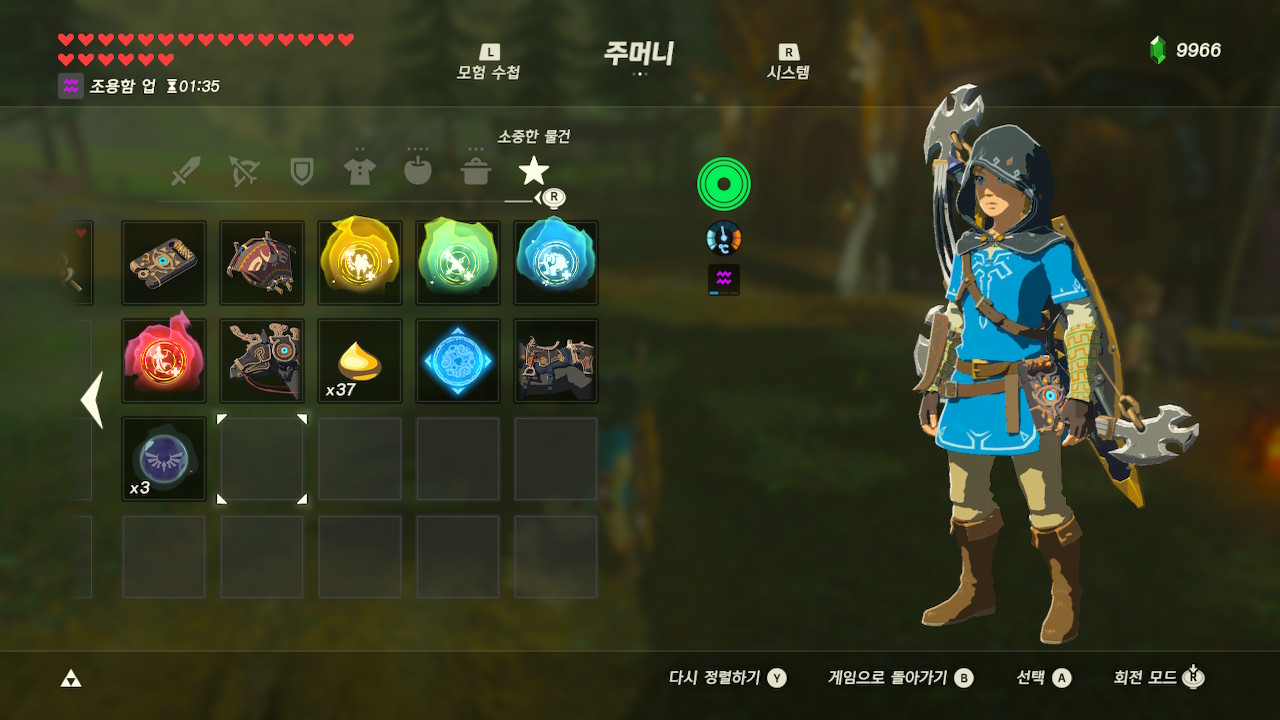Image resolution: width=1280 pixels, height=720 pixels.
Task: Select the blue Mipha's Grace ability
Action: point(556,263)
